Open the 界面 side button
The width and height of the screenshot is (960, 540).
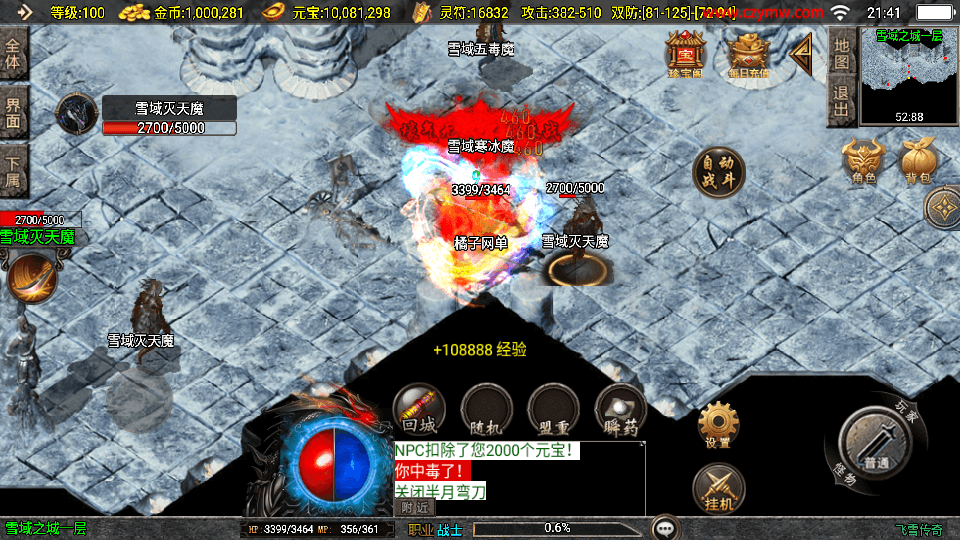(x=13, y=111)
